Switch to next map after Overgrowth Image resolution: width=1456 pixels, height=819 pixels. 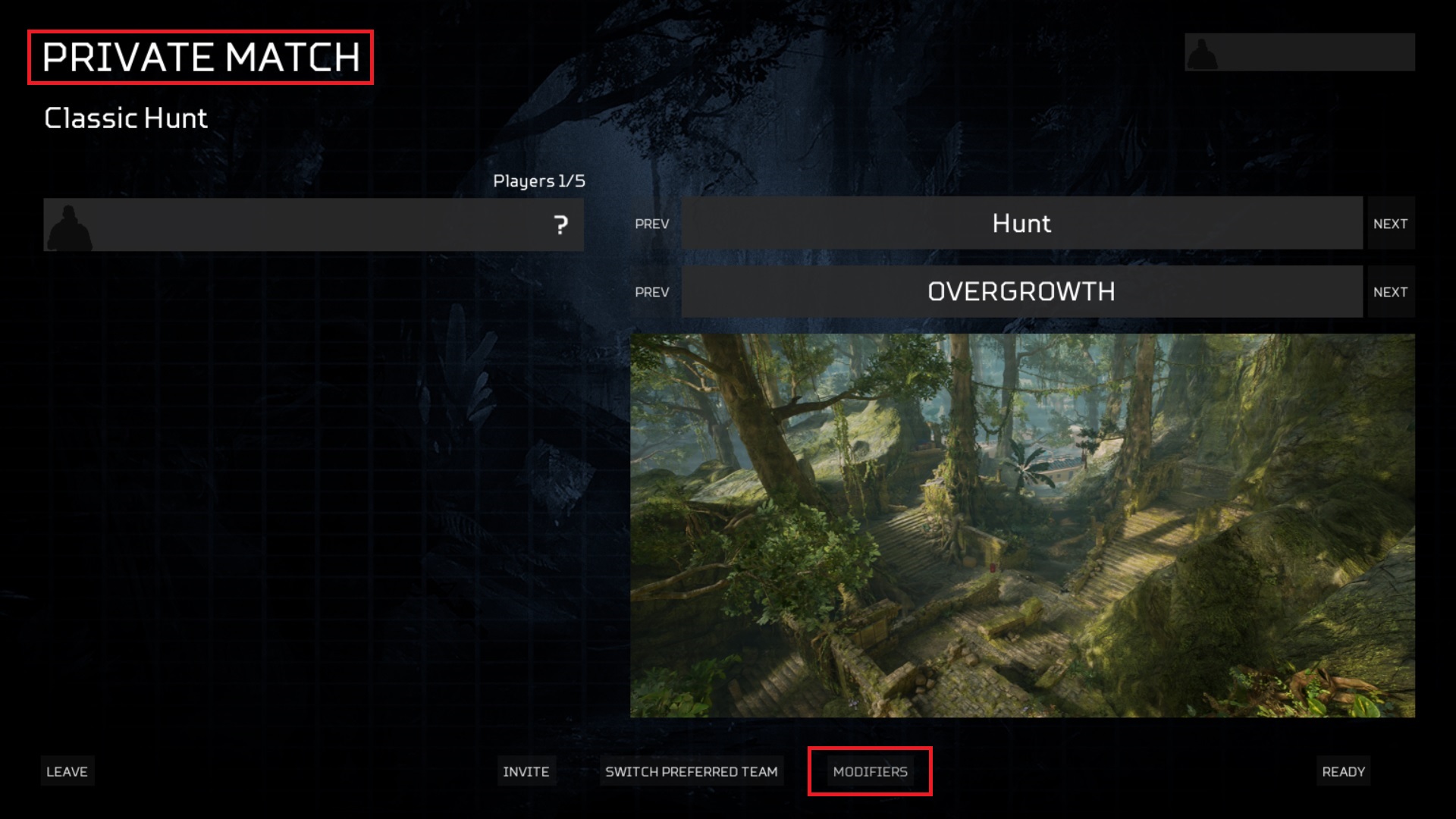[1390, 292]
